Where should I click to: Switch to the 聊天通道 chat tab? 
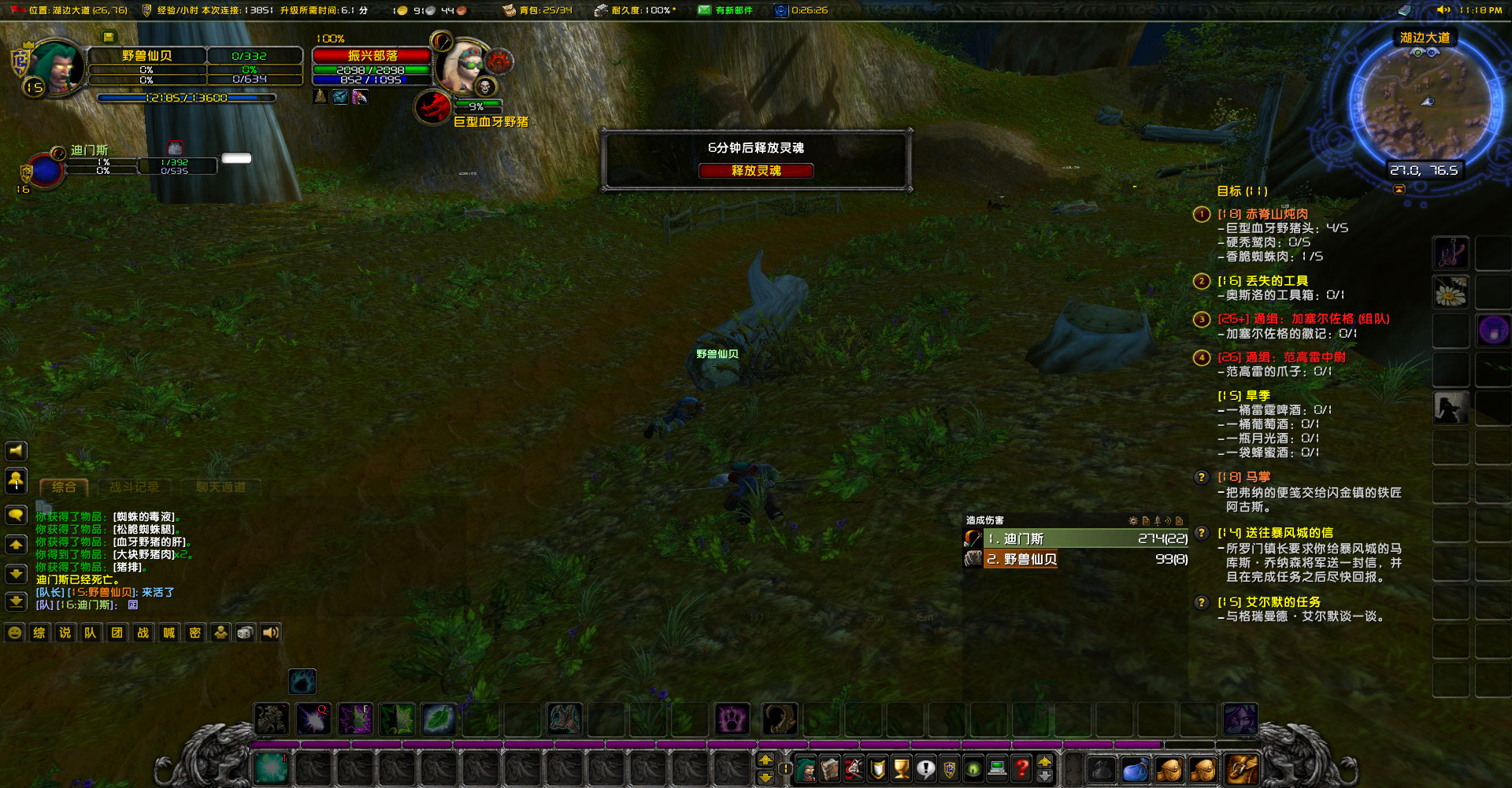point(221,486)
